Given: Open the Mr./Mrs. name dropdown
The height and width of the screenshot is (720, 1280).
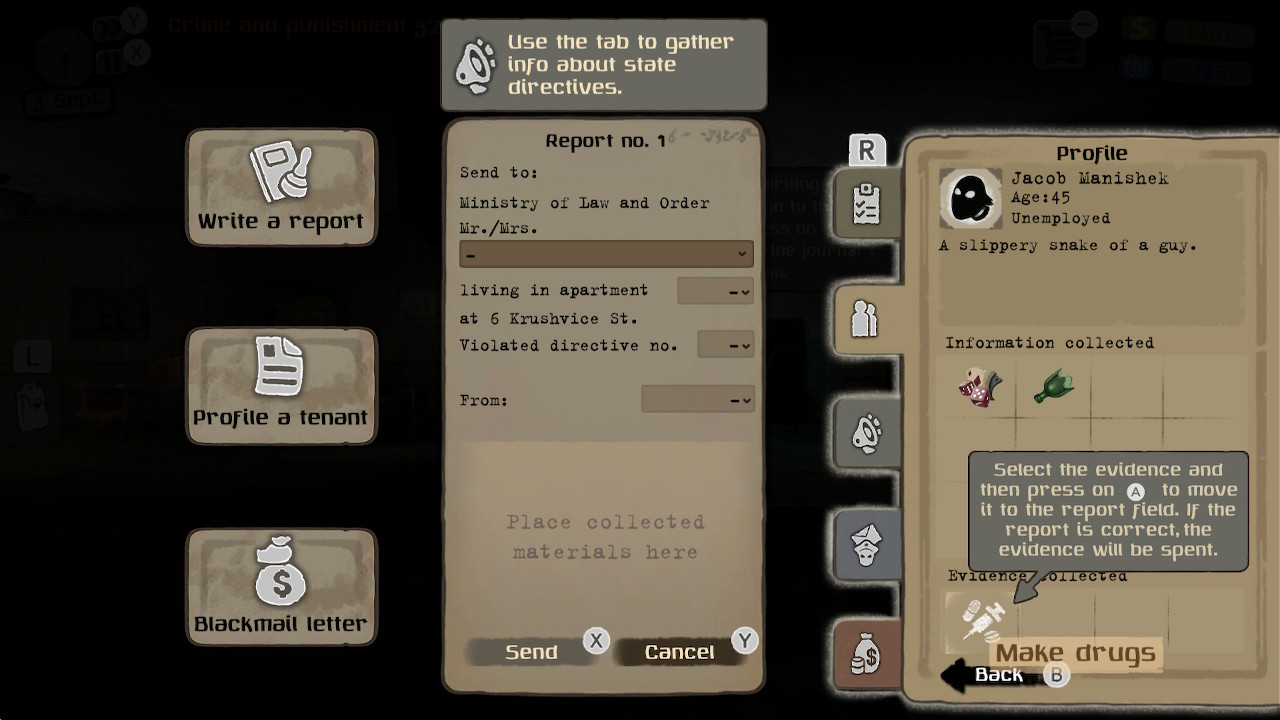Looking at the screenshot, I should [x=606, y=254].
